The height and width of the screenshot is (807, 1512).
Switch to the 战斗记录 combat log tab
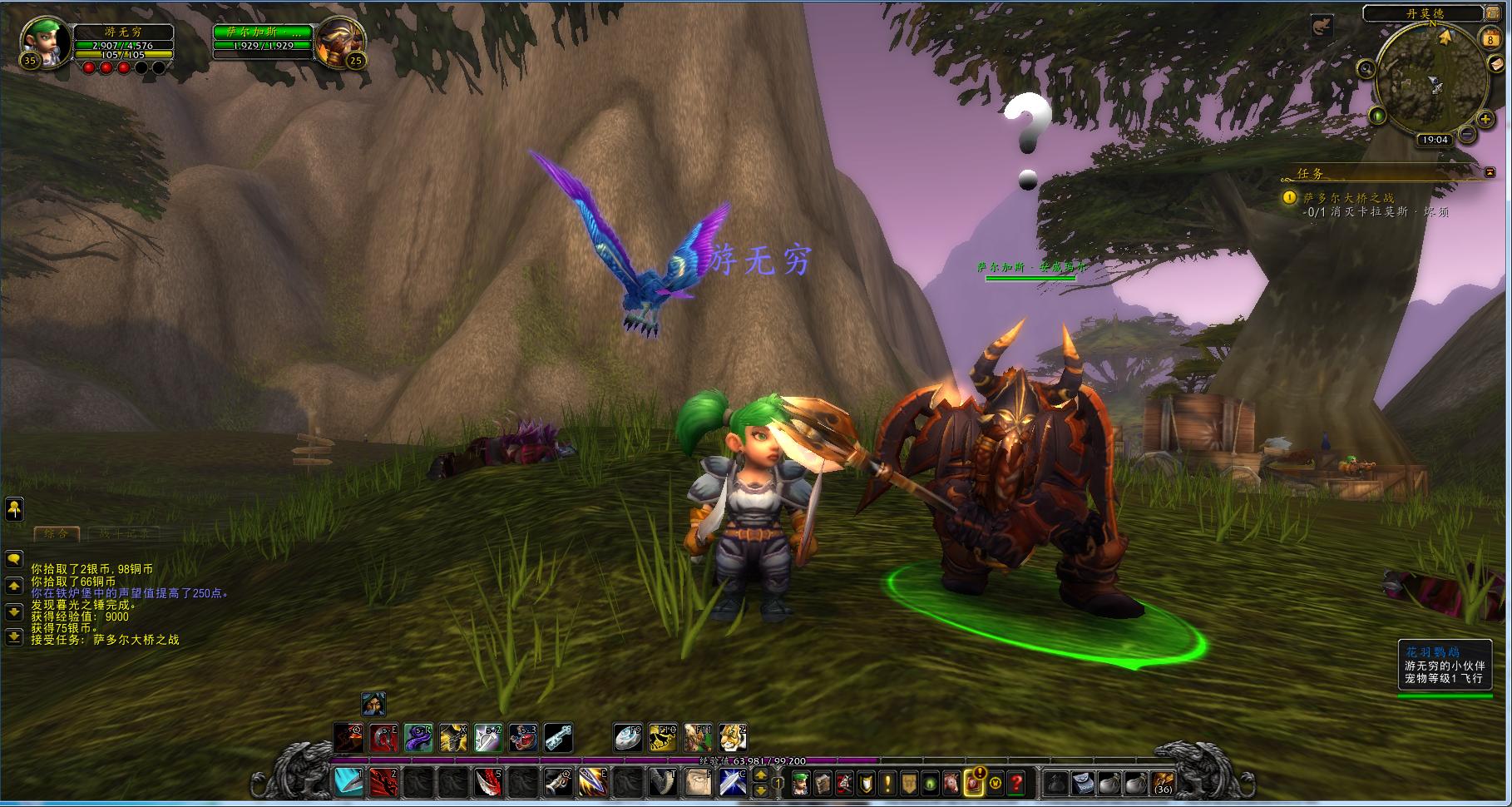click(125, 533)
